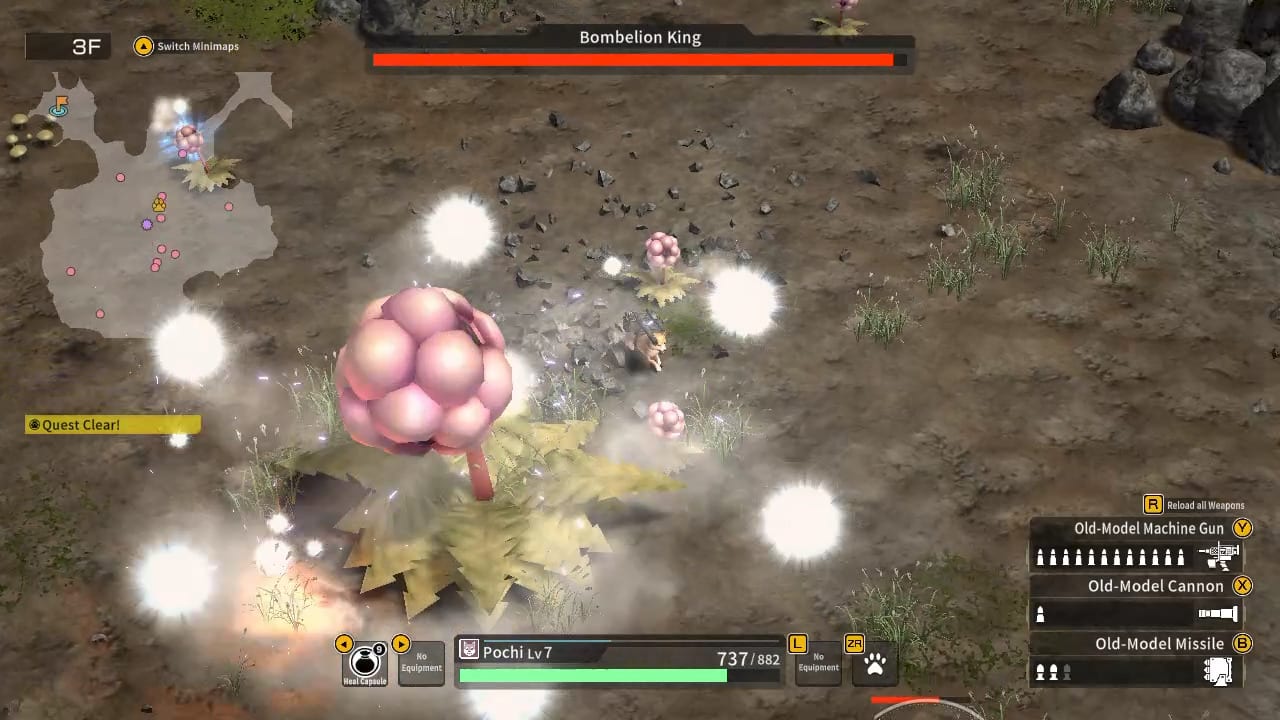Viewport: 1280px width, 720px height.
Task: Click the Quest Clear! notification
Action: pos(111,424)
